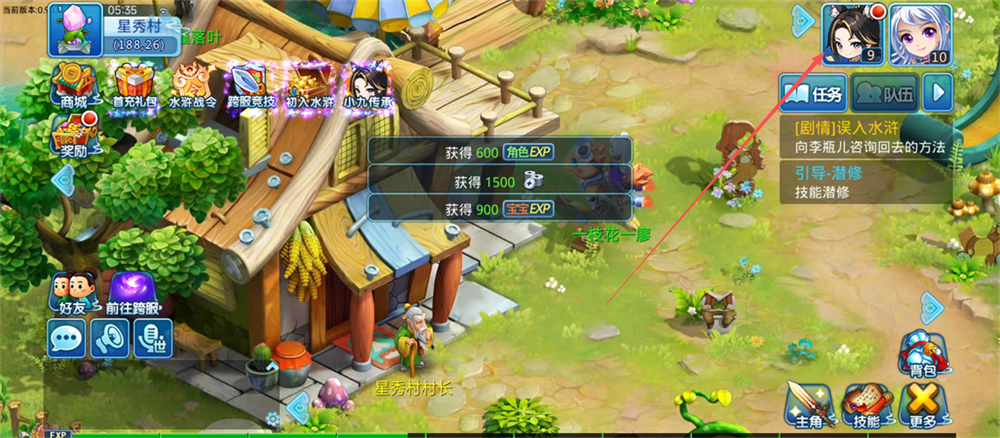Switch to the 任务 quest tab

(815, 95)
